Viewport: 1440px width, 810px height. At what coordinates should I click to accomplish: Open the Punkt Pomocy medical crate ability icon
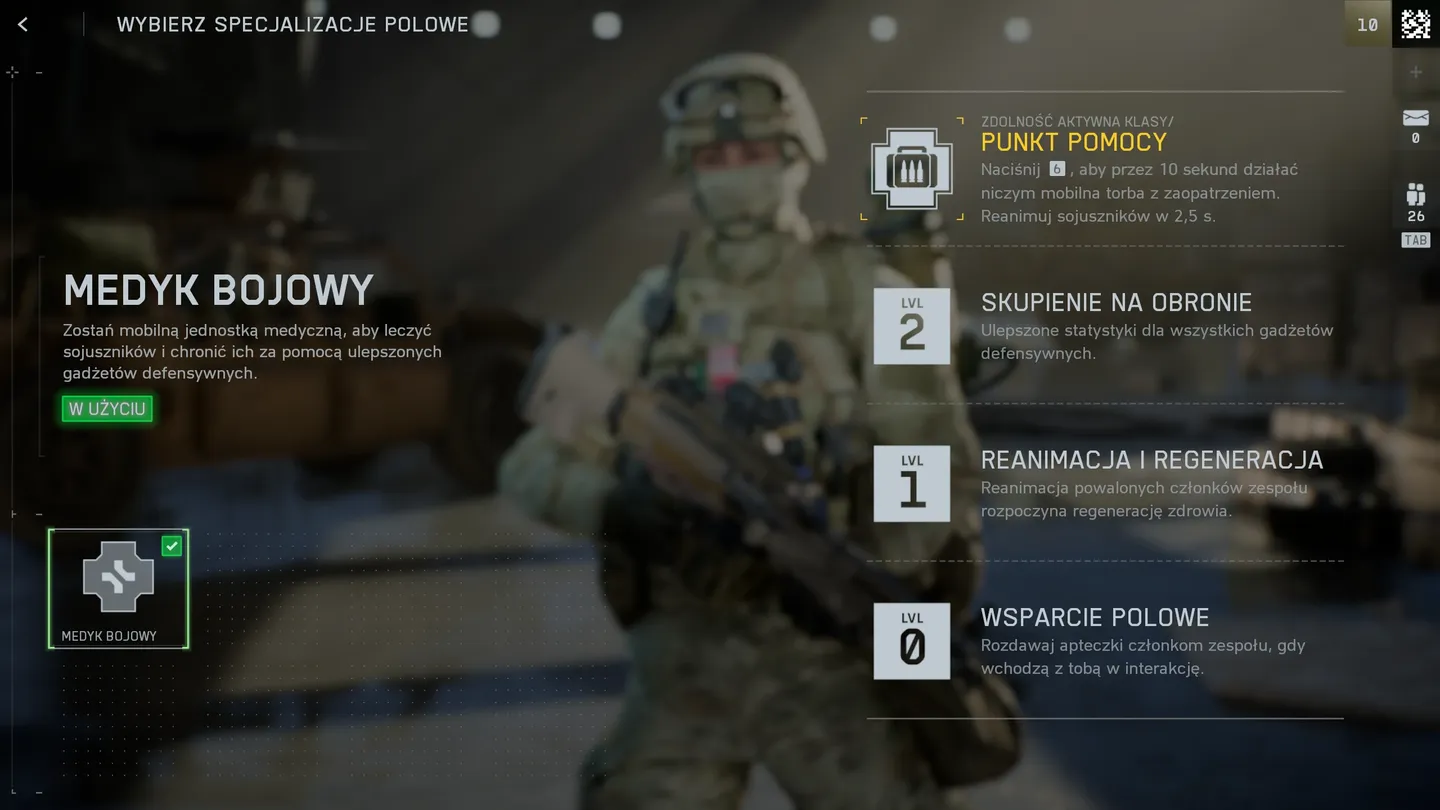tap(911, 168)
